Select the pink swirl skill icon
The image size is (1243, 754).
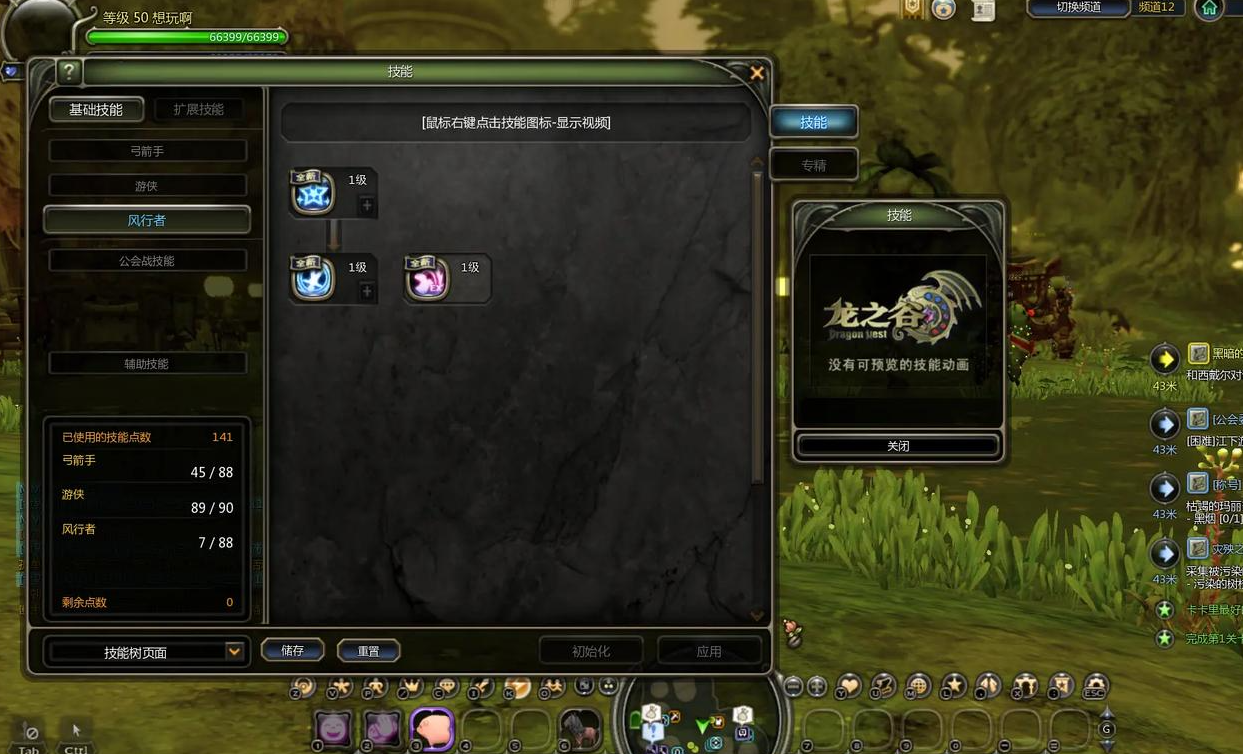pos(427,279)
